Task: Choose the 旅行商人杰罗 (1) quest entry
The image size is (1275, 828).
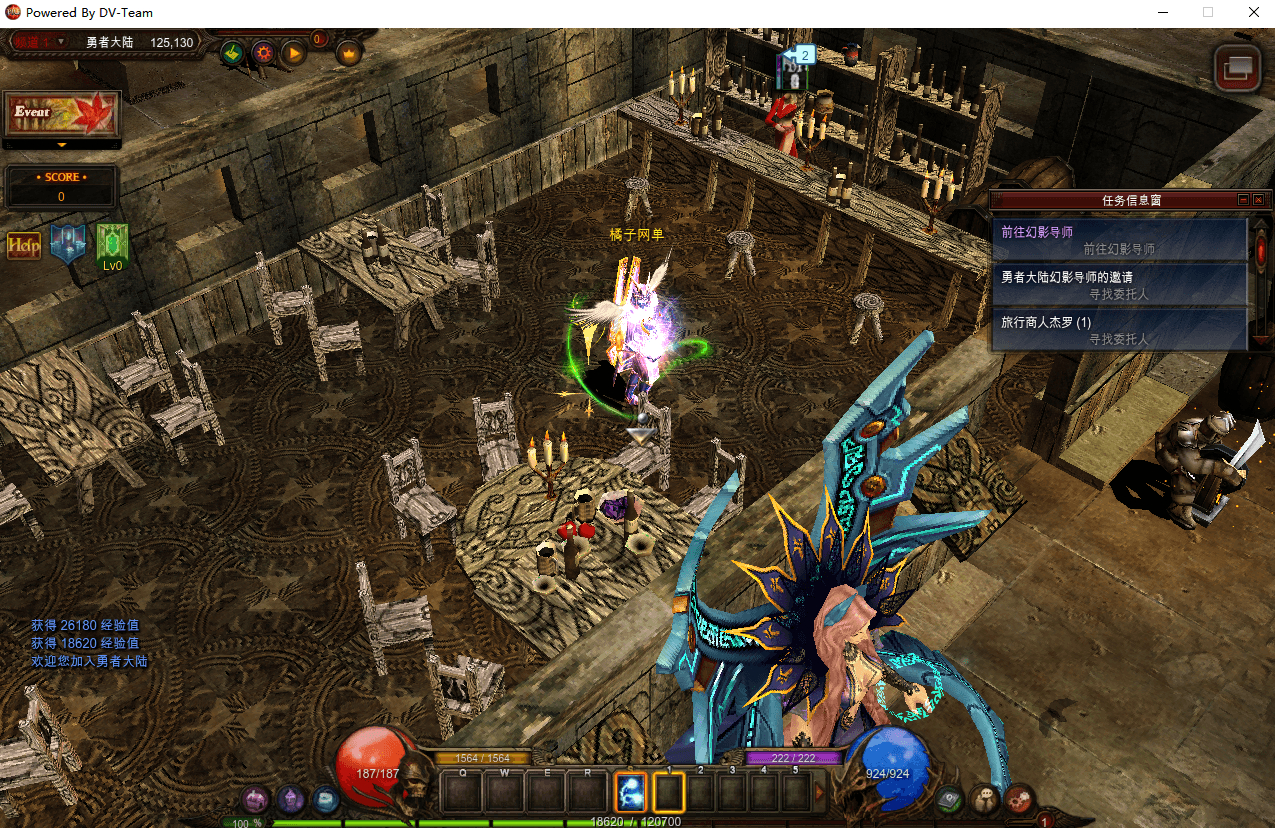Action: tap(1118, 330)
